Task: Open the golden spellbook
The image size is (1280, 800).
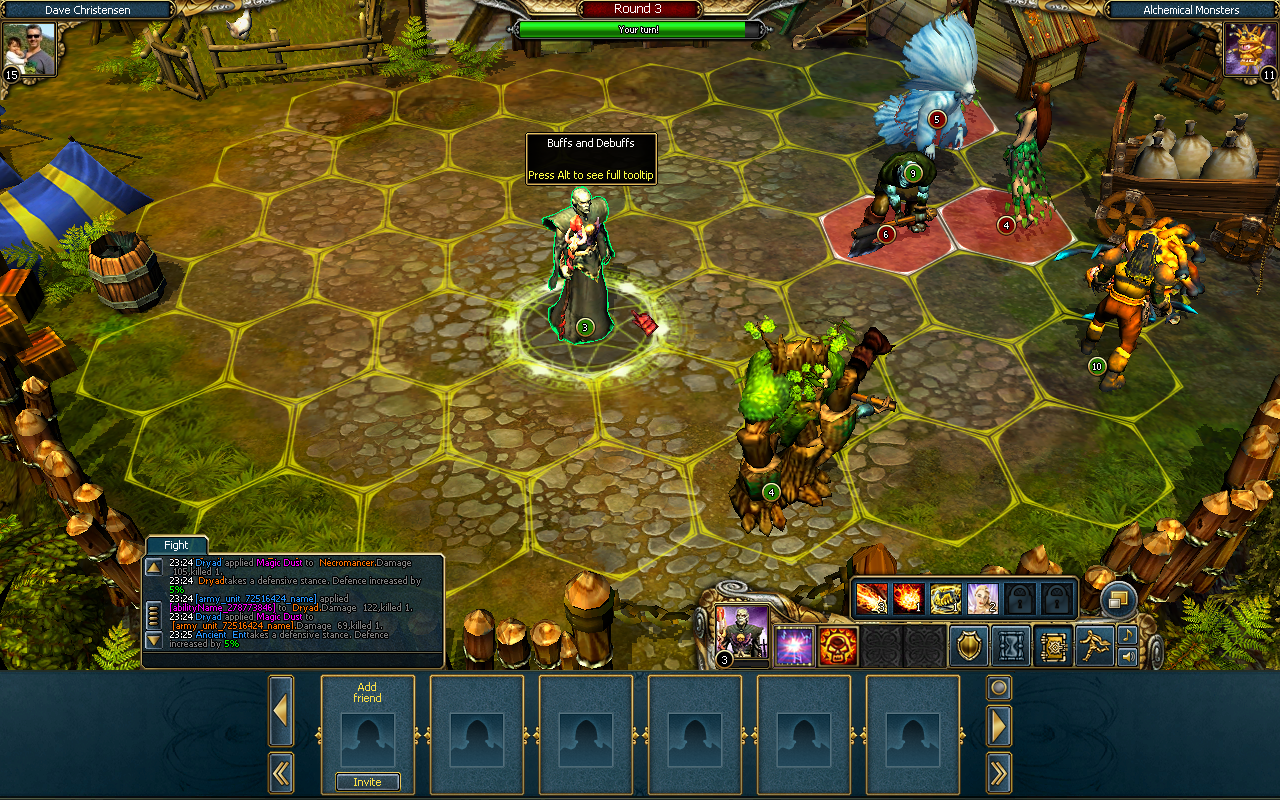Action: tap(1053, 646)
